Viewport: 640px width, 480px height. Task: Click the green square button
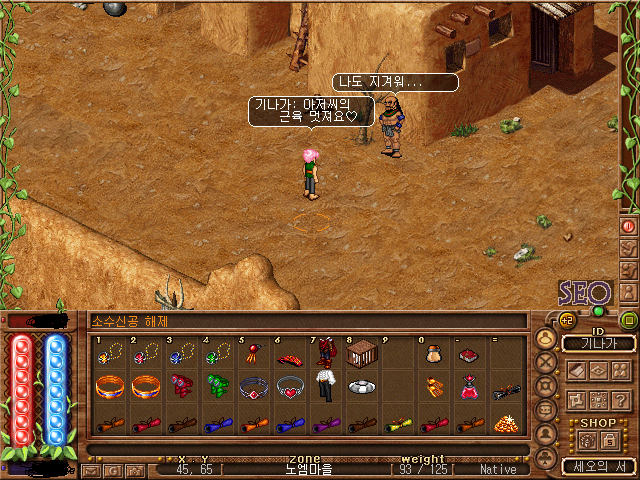[x=629, y=320]
